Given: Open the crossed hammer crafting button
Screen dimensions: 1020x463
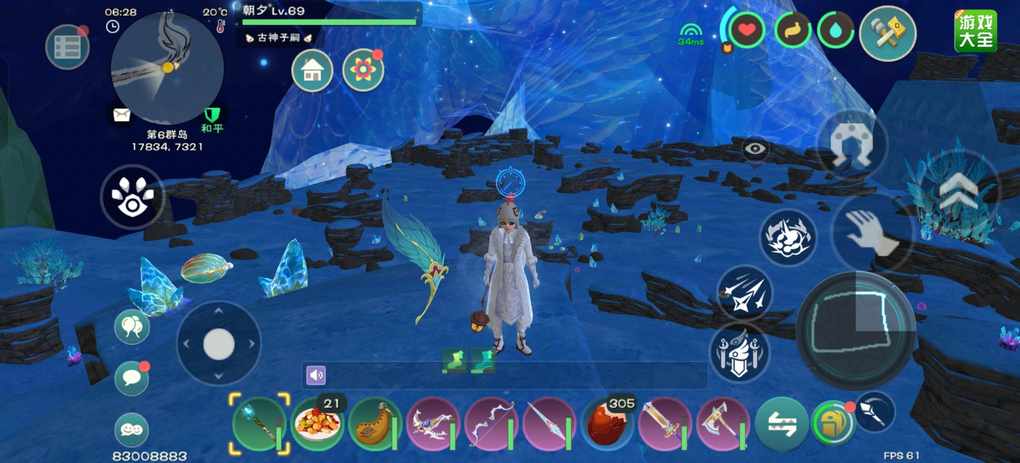Looking at the screenshot, I should [887, 33].
